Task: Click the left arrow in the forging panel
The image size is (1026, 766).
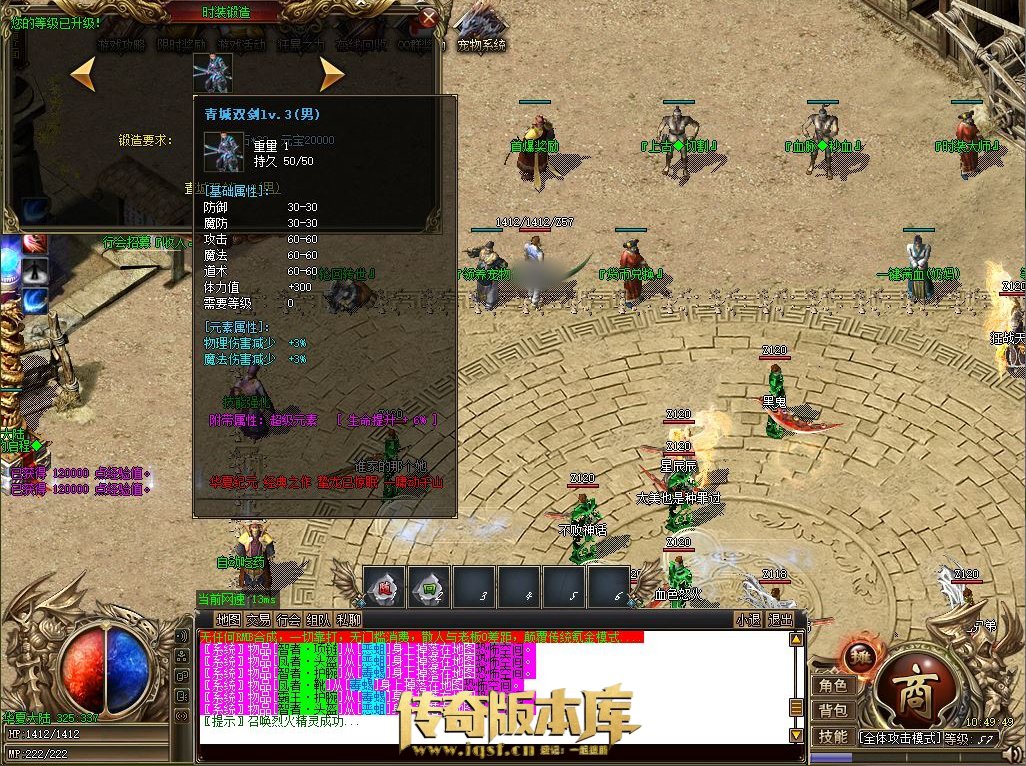Action: point(83,73)
